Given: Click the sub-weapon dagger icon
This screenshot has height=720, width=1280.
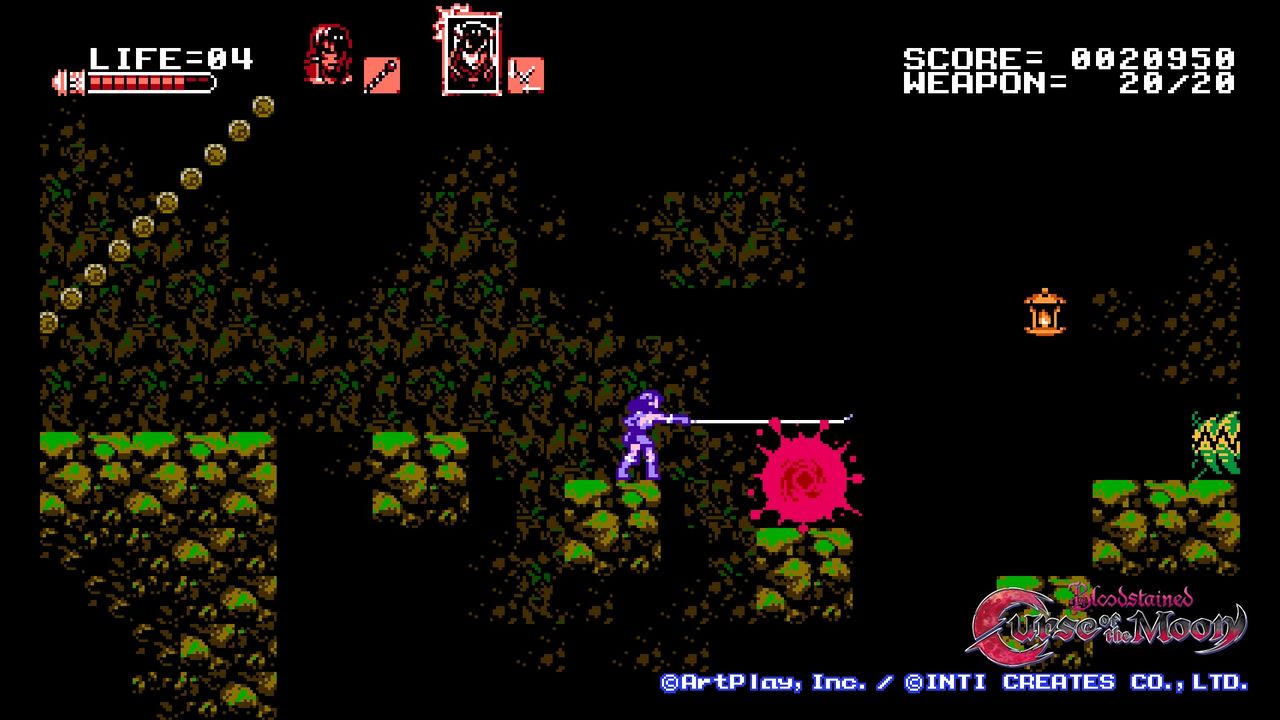Looking at the screenshot, I should tap(384, 75).
